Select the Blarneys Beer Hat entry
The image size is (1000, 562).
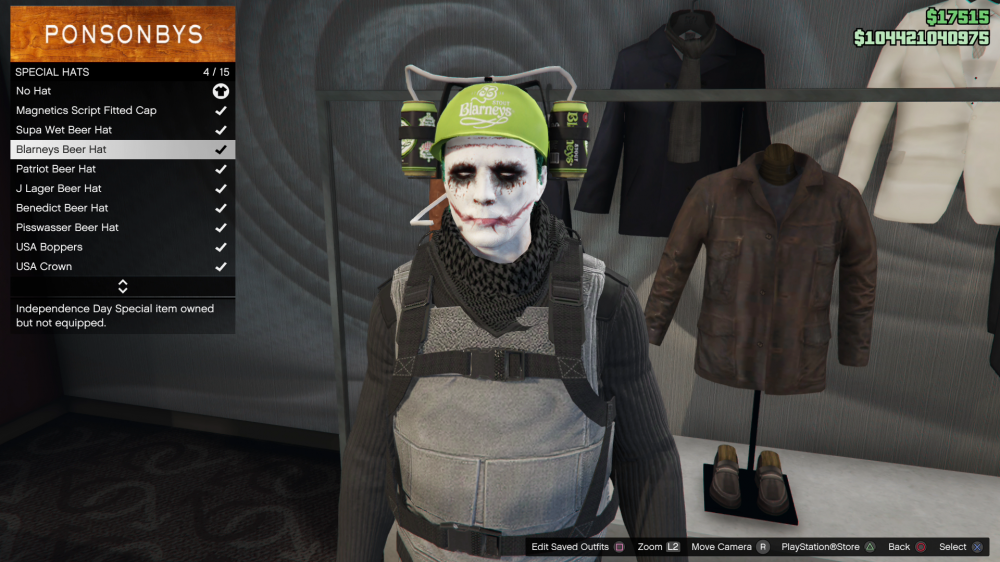coord(122,149)
